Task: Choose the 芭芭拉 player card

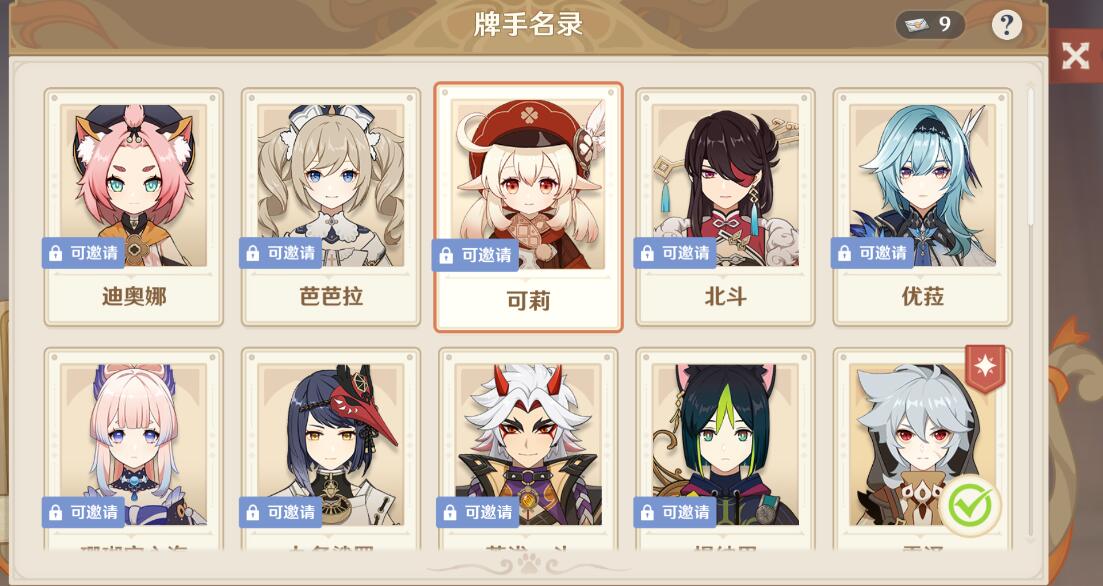Action: 330,206
